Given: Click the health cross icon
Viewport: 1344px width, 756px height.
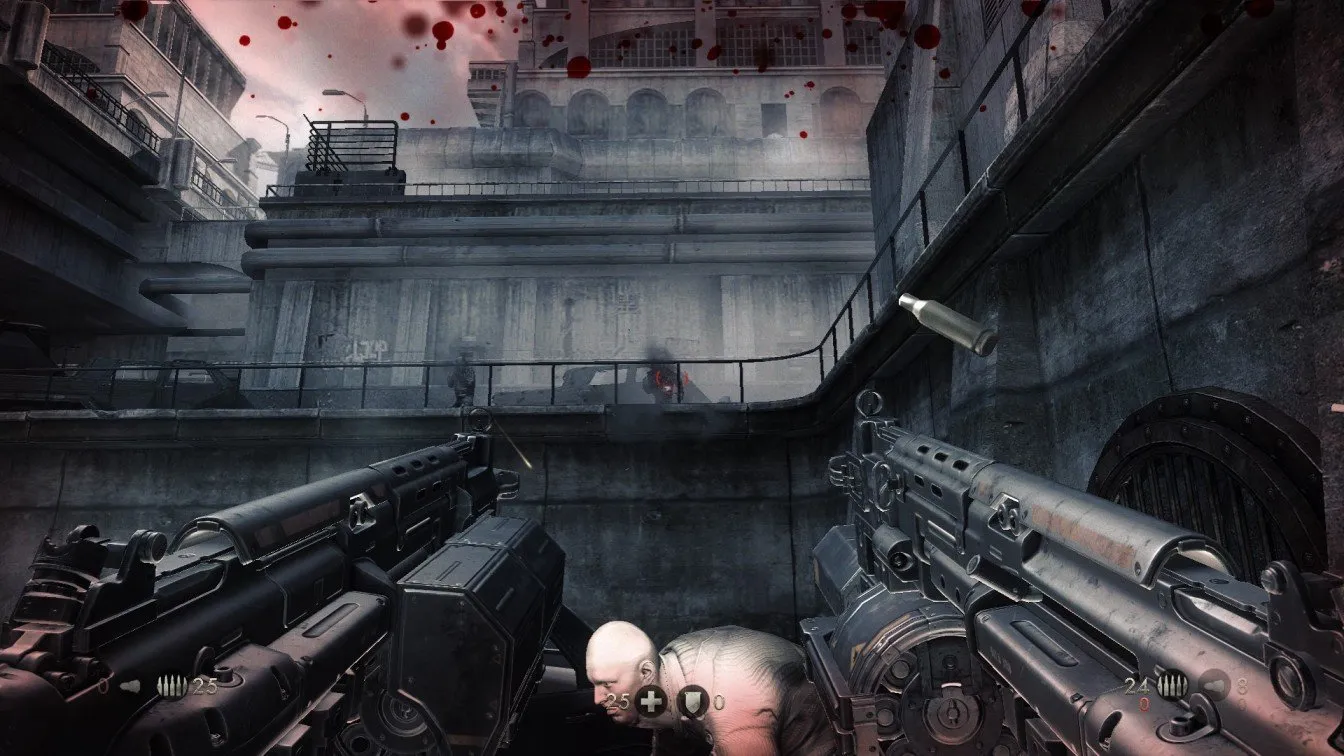Looking at the screenshot, I should (650, 700).
